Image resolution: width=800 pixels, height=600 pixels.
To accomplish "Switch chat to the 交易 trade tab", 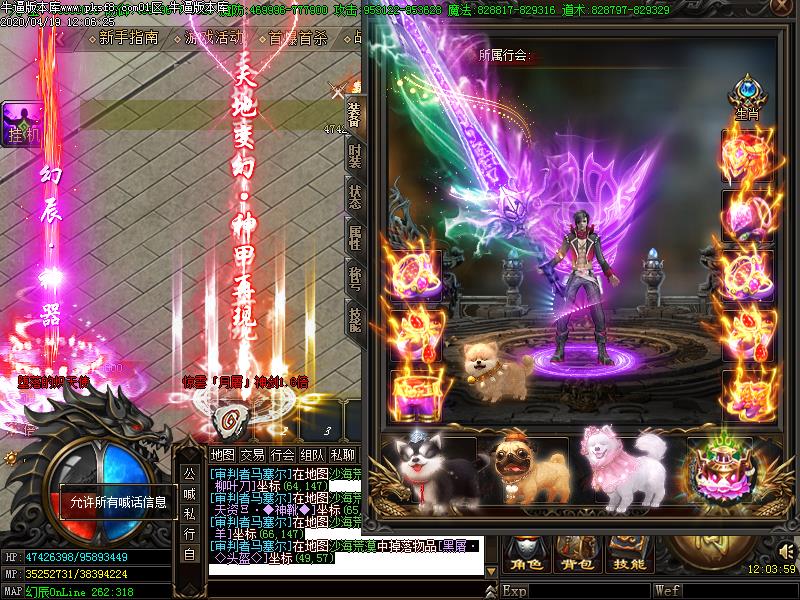I will [x=253, y=455].
